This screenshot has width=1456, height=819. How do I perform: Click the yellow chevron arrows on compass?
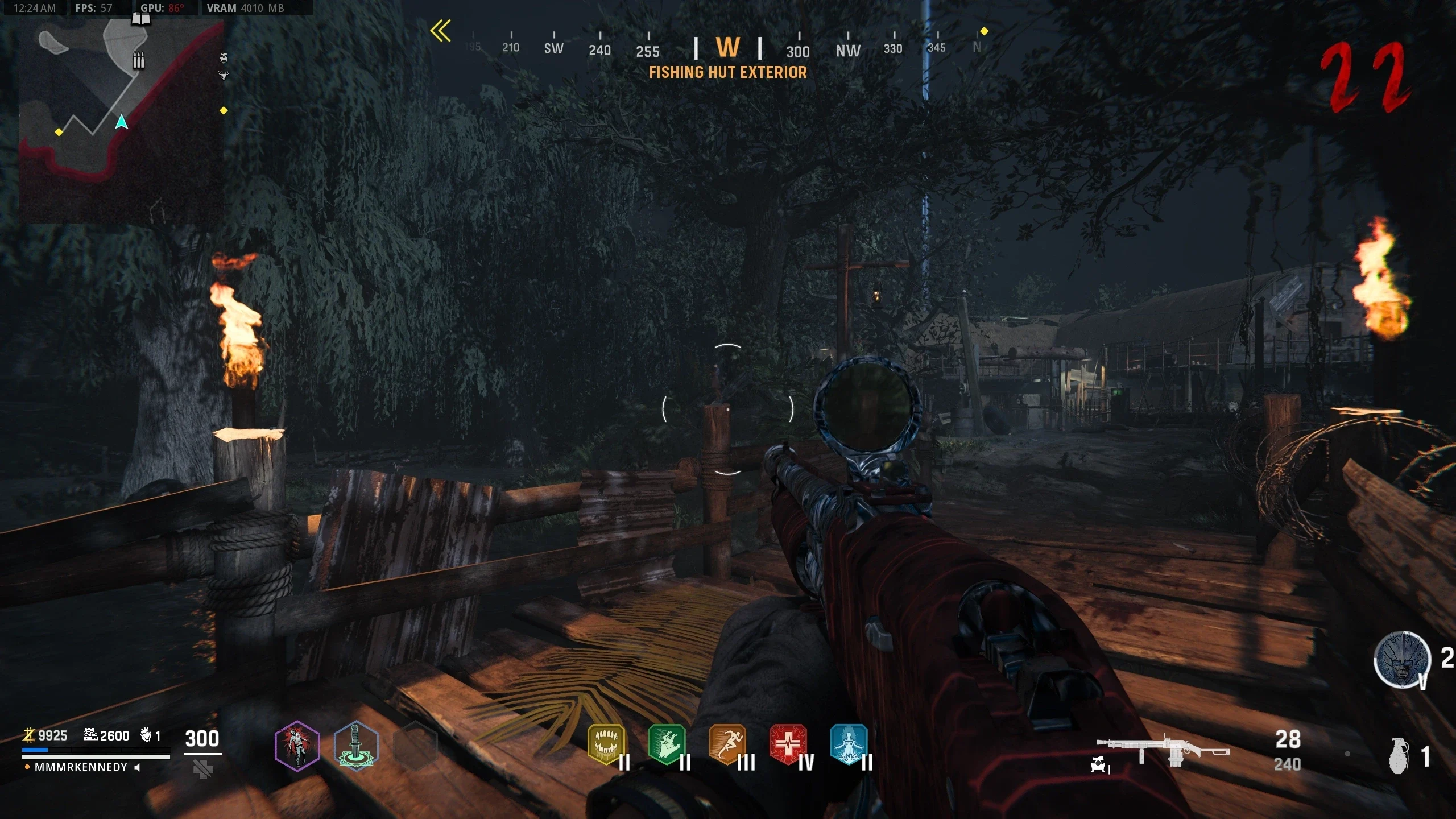pos(441,31)
